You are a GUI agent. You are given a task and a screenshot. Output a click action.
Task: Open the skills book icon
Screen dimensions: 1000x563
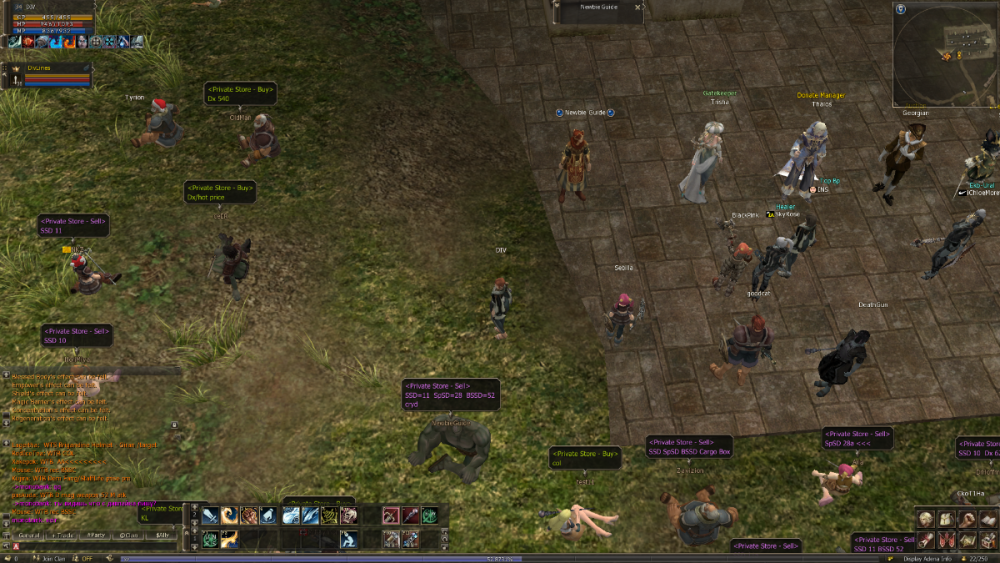(x=986, y=519)
